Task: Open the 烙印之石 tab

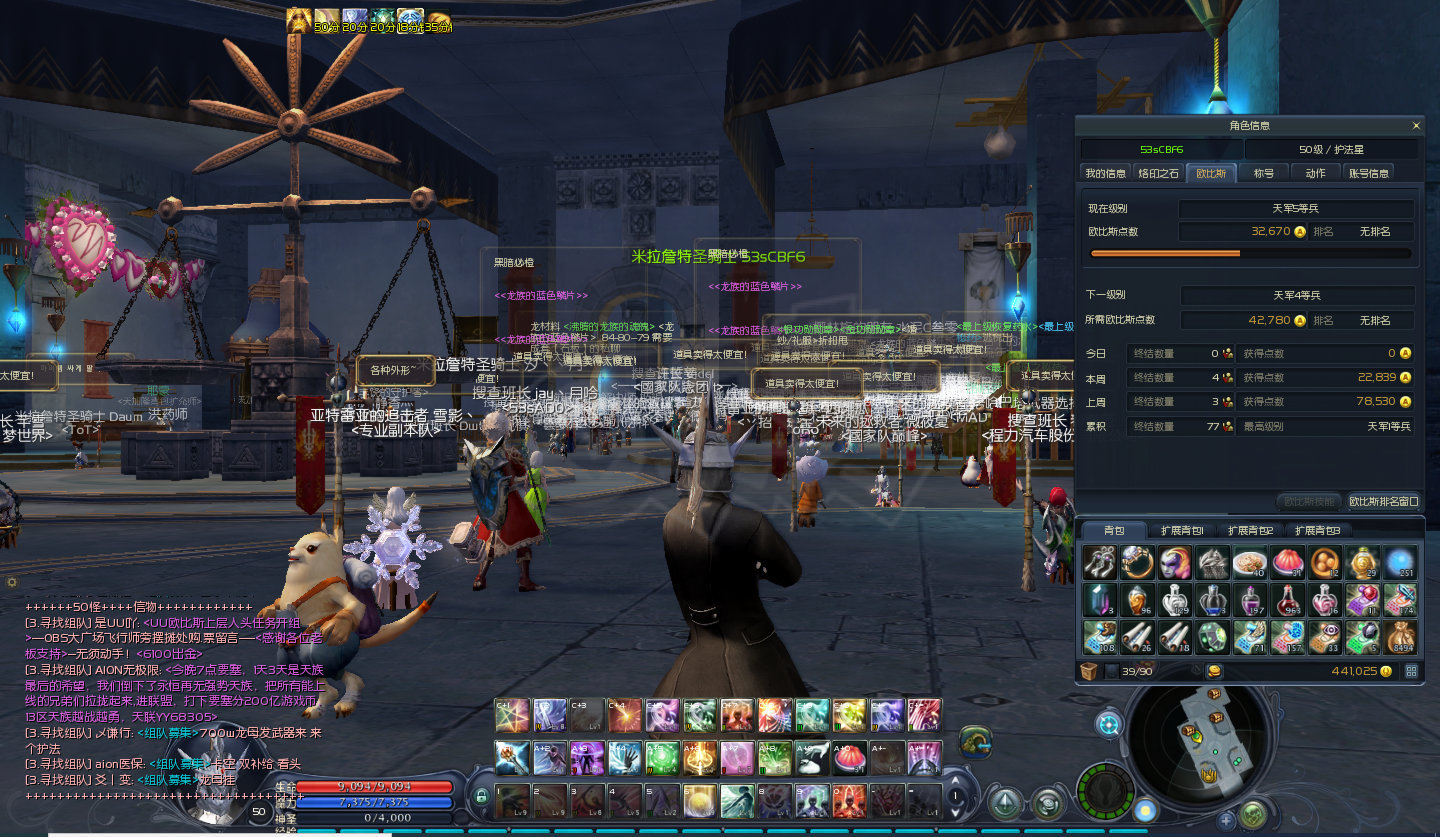Action: pyautogui.click(x=1160, y=173)
